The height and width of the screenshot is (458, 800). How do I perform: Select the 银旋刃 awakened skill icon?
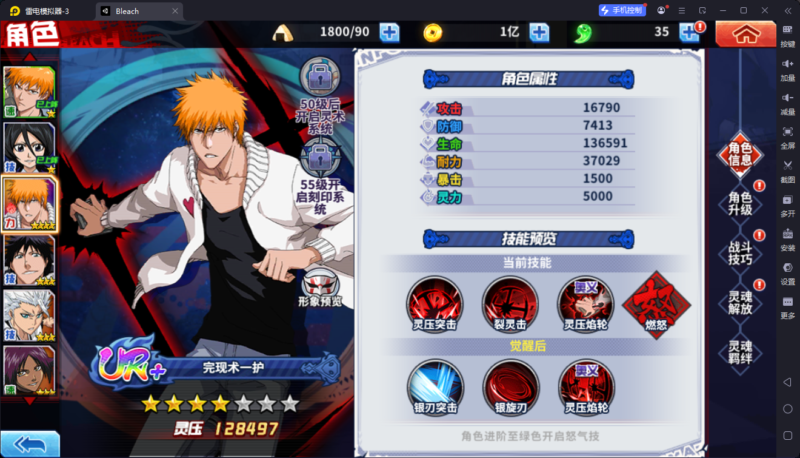[510, 386]
